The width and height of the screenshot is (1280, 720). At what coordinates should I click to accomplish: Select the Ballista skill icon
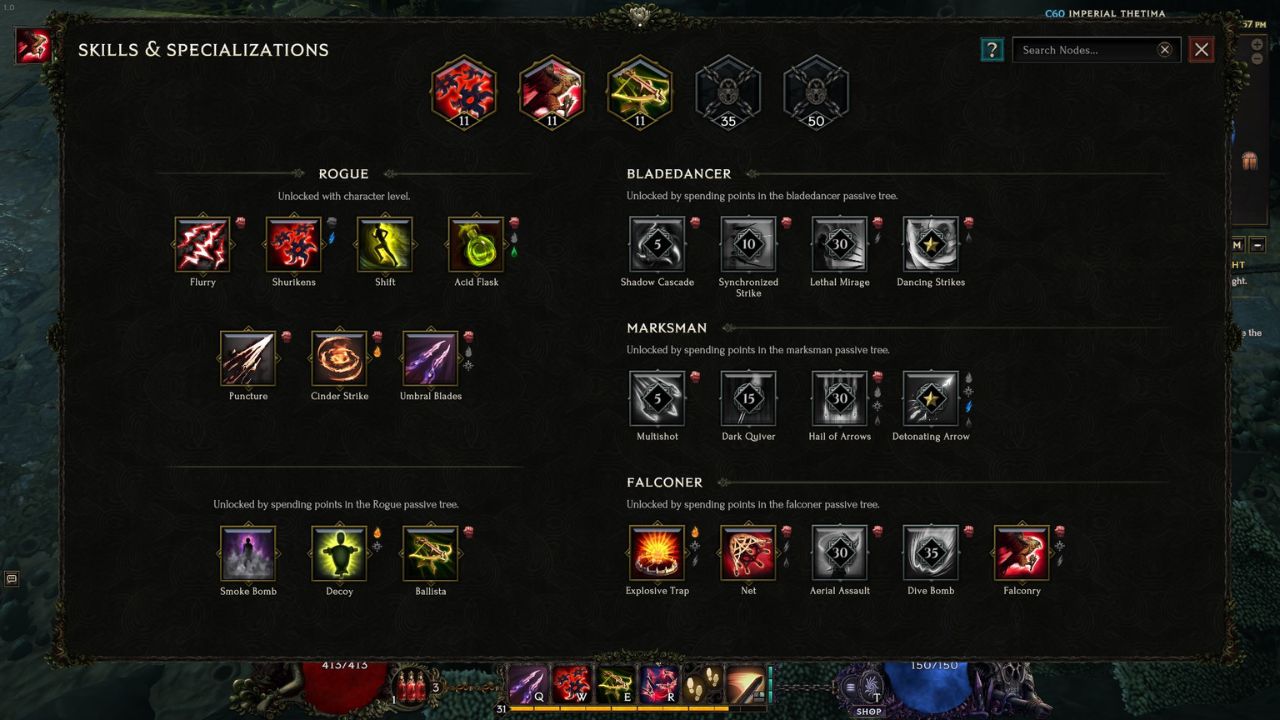click(x=430, y=552)
